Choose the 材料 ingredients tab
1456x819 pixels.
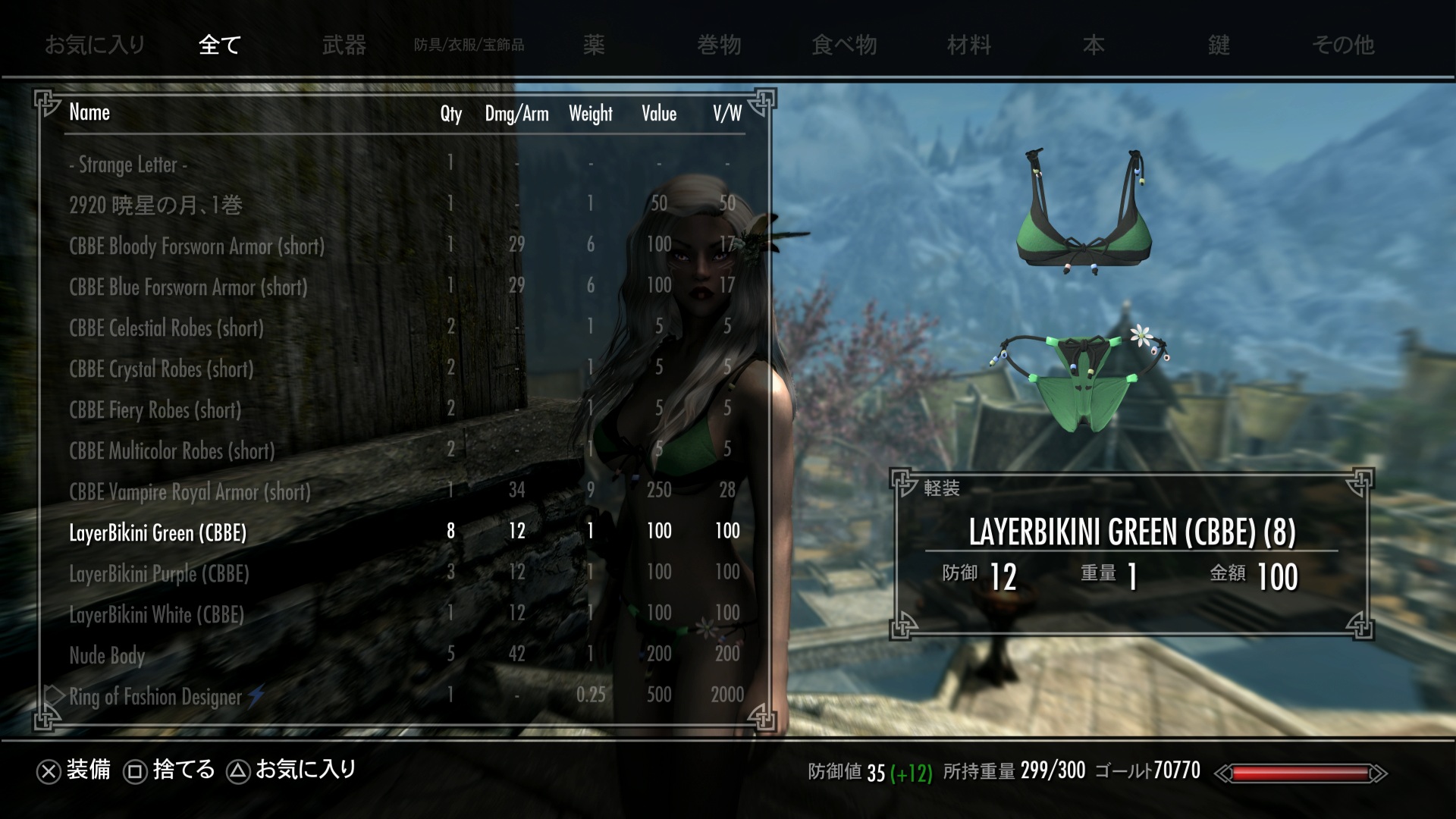[968, 45]
